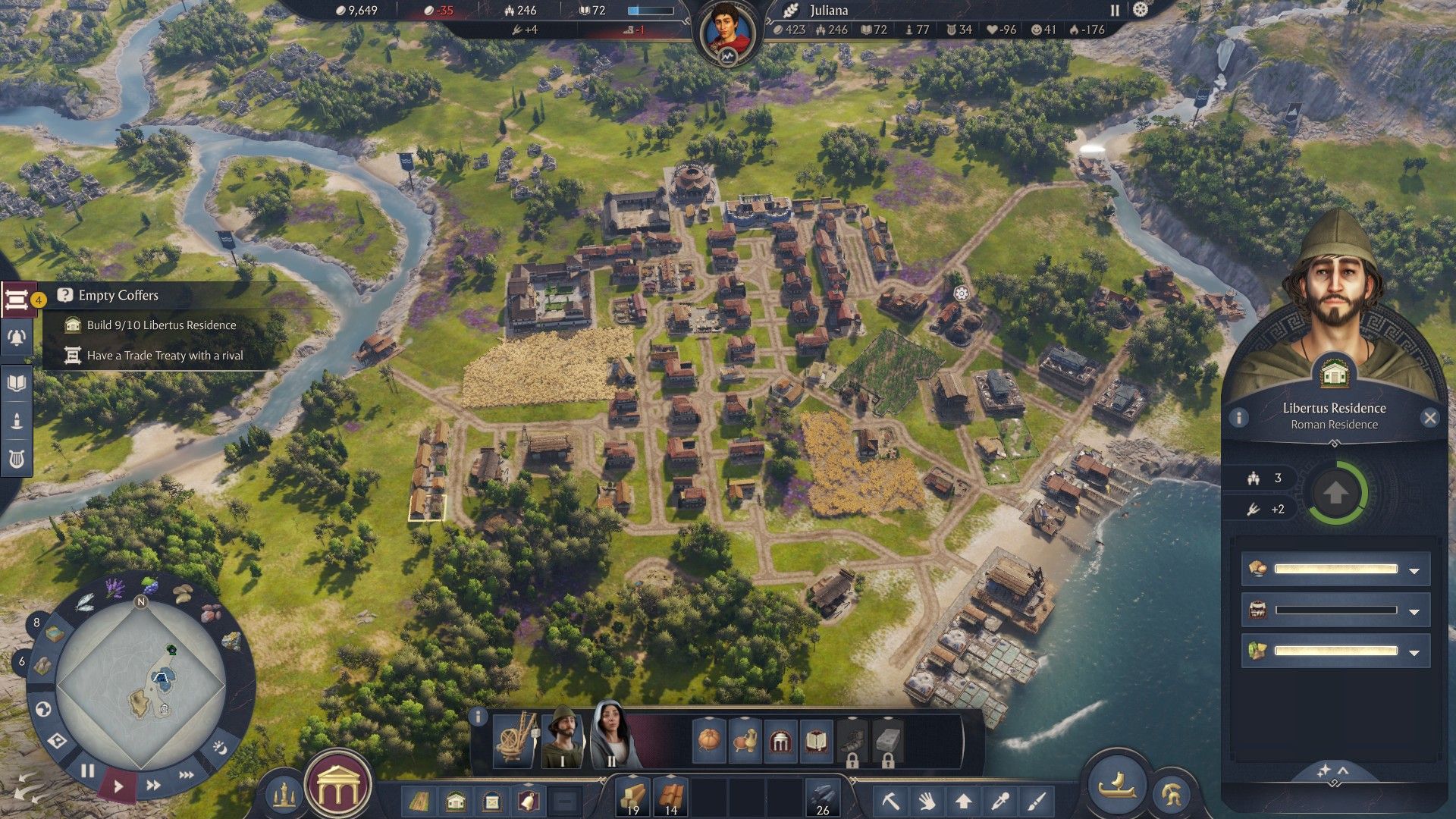This screenshot has height=819, width=1456.
Task: Choose the hammer tool in the toolbar
Action: click(890, 800)
